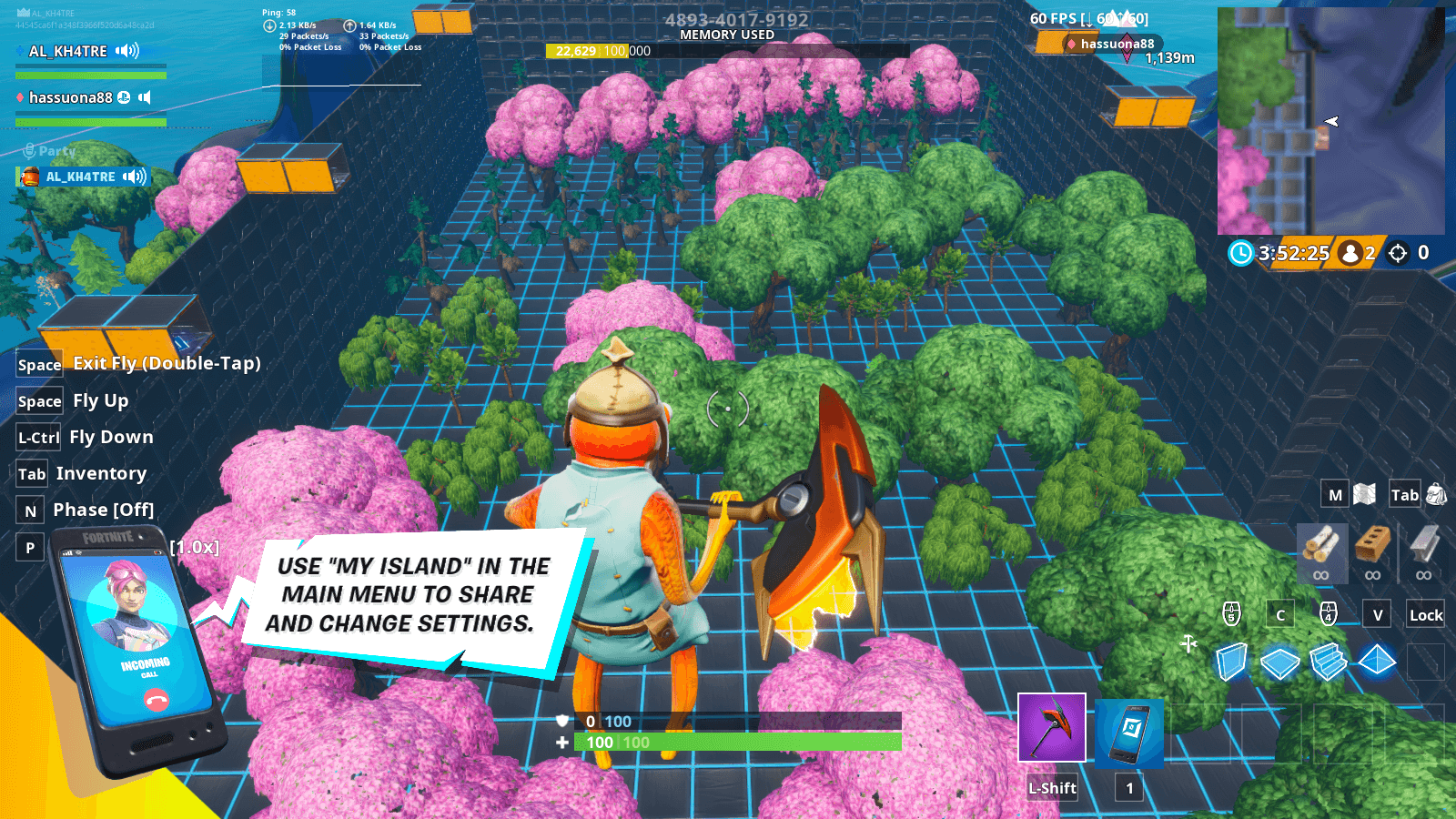Open the minimap in the corner
Image resolution: width=1456 pixels, height=819 pixels.
pos(1330,121)
